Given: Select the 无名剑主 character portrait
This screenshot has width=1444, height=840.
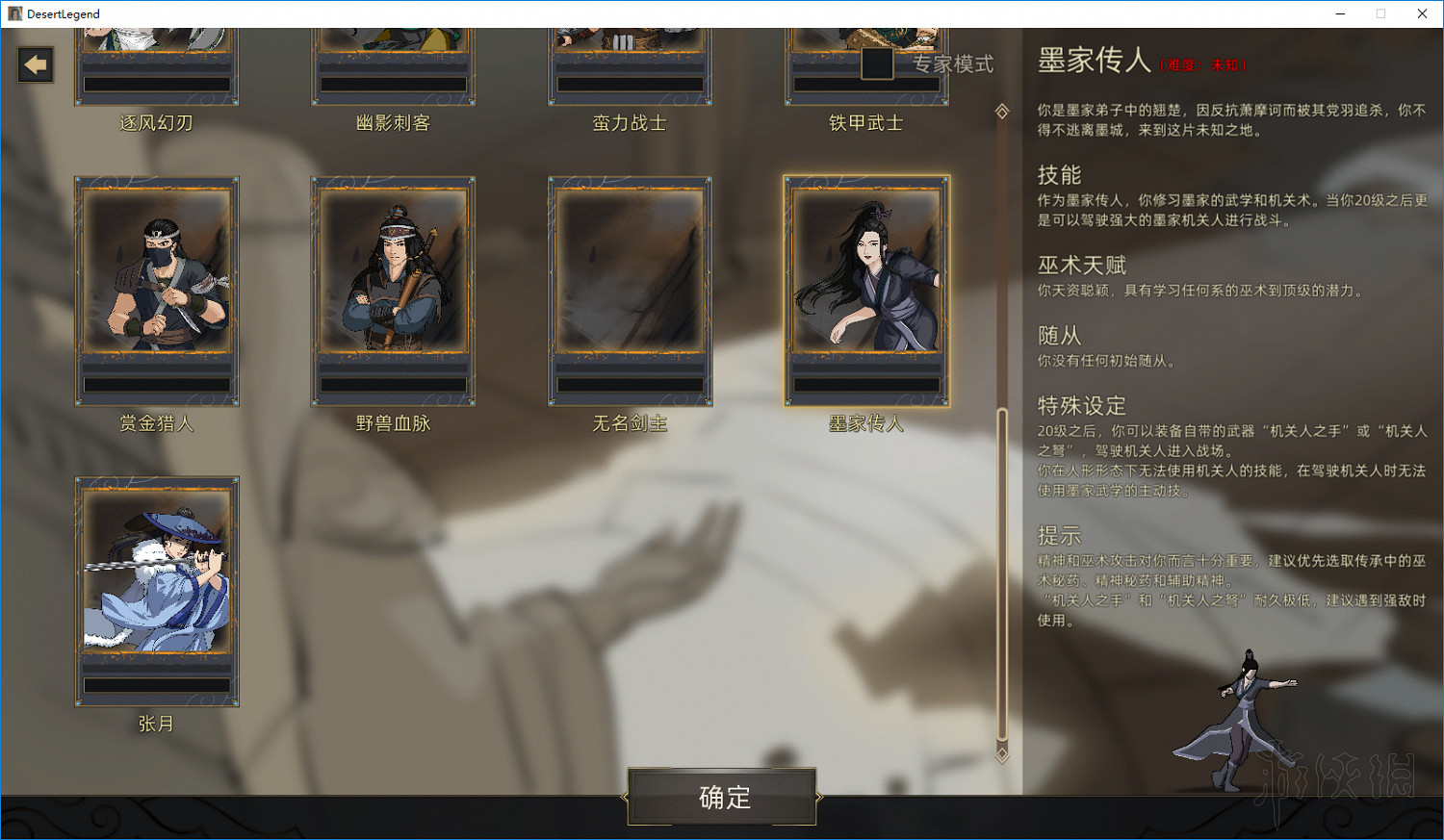Looking at the screenshot, I should pos(629,291).
